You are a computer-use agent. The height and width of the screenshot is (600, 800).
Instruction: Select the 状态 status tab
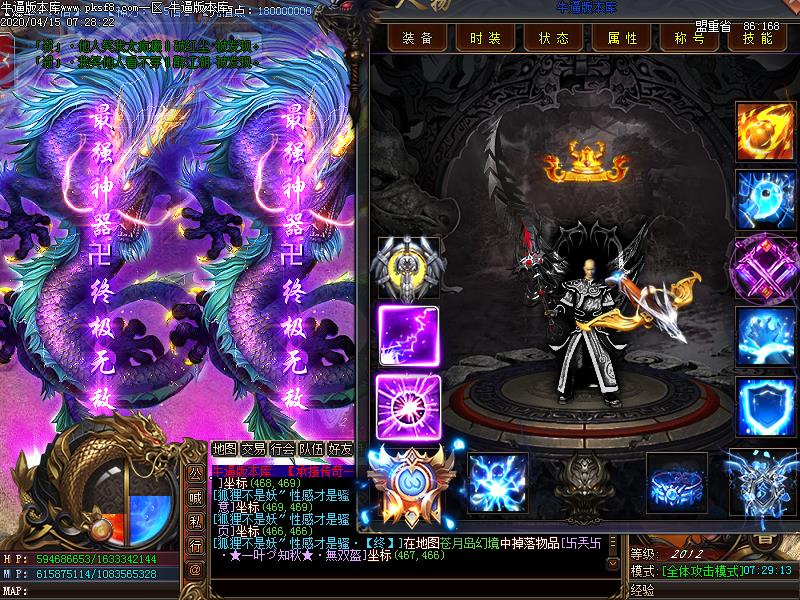click(x=553, y=38)
